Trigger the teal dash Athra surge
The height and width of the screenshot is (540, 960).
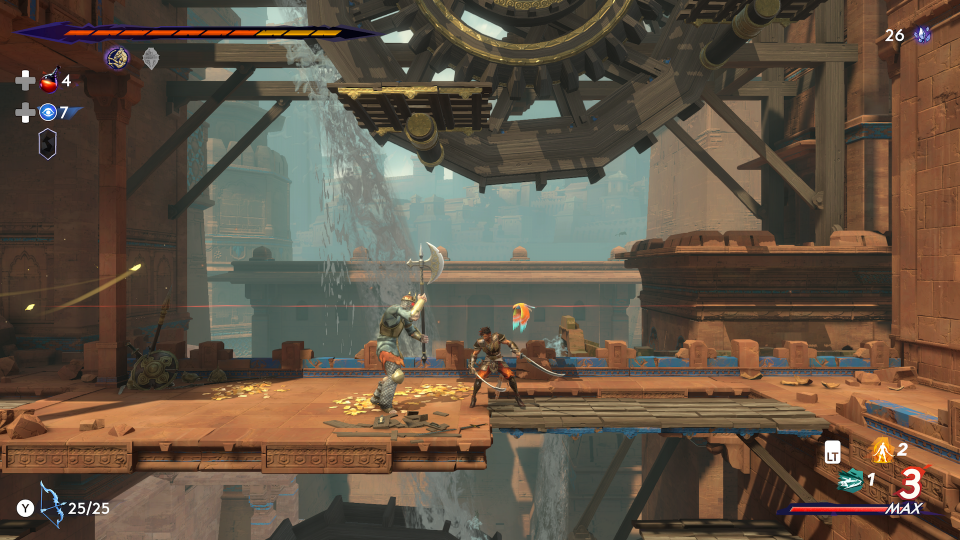[850, 480]
